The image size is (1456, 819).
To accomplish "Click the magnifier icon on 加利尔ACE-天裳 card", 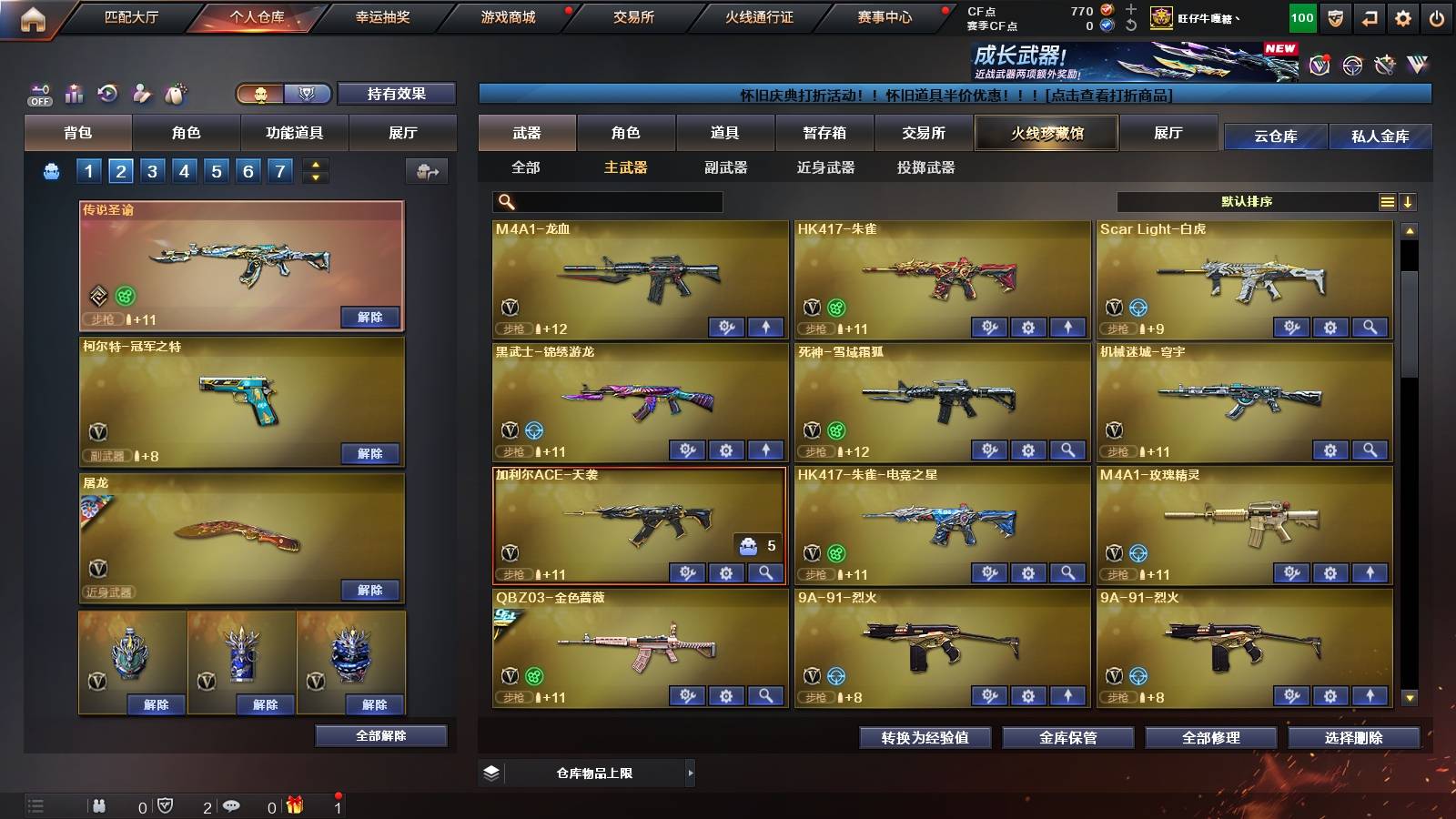I will coord(766,574).
